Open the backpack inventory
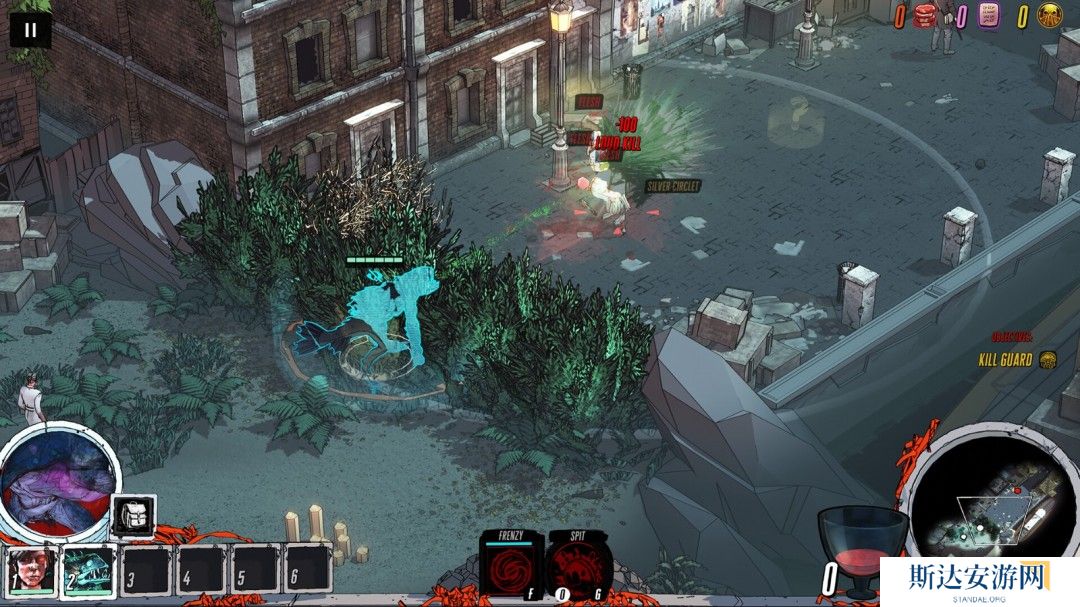Image resolution: width=1080 pixels, height=607 pixels. [x=132, y=517]
